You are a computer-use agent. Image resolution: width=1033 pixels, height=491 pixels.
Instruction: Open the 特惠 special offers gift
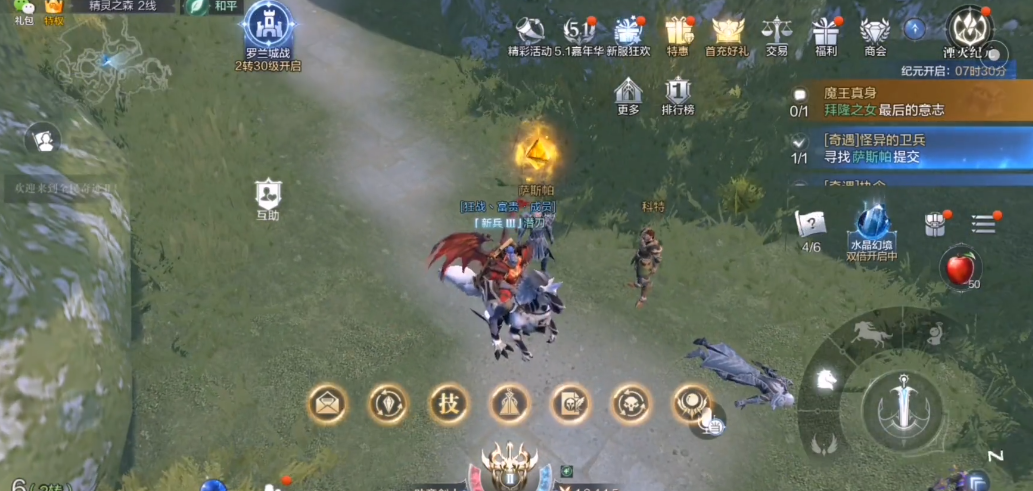[x=678, y=33]
